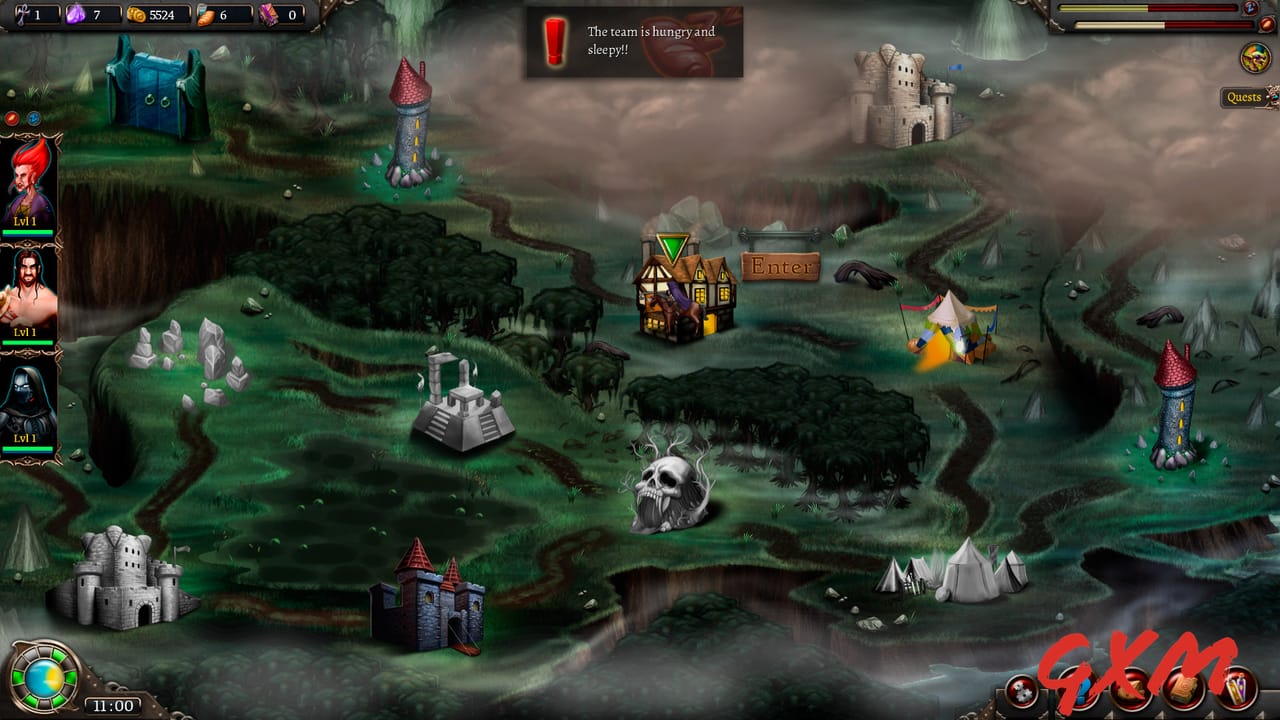Open the colorful world map icon top right

pos(1254,59)
